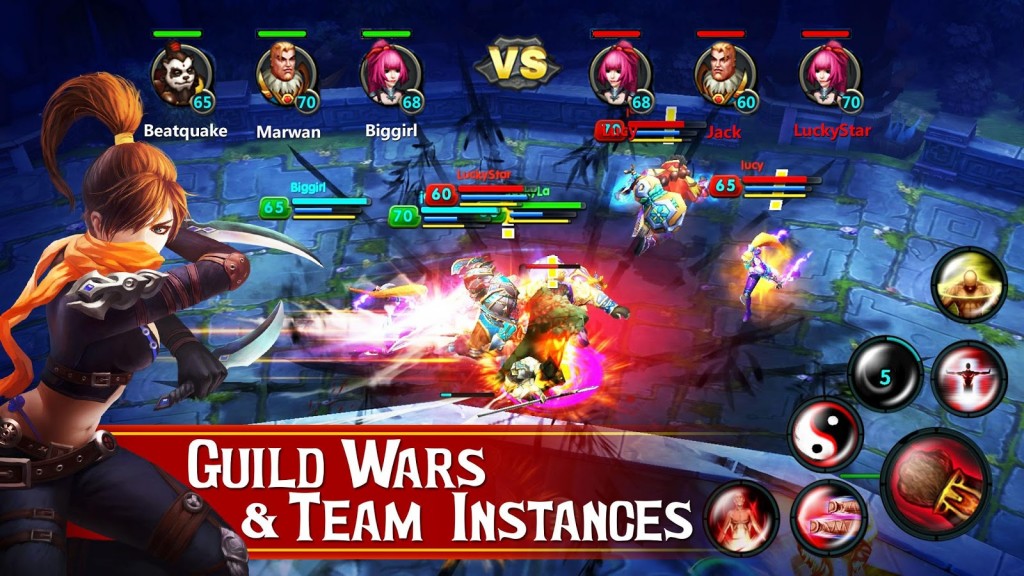Target enemy Jack's portrait
The width and height of the screenshot is (1024, 576).
pyautogui.click(x=723, y=75)
